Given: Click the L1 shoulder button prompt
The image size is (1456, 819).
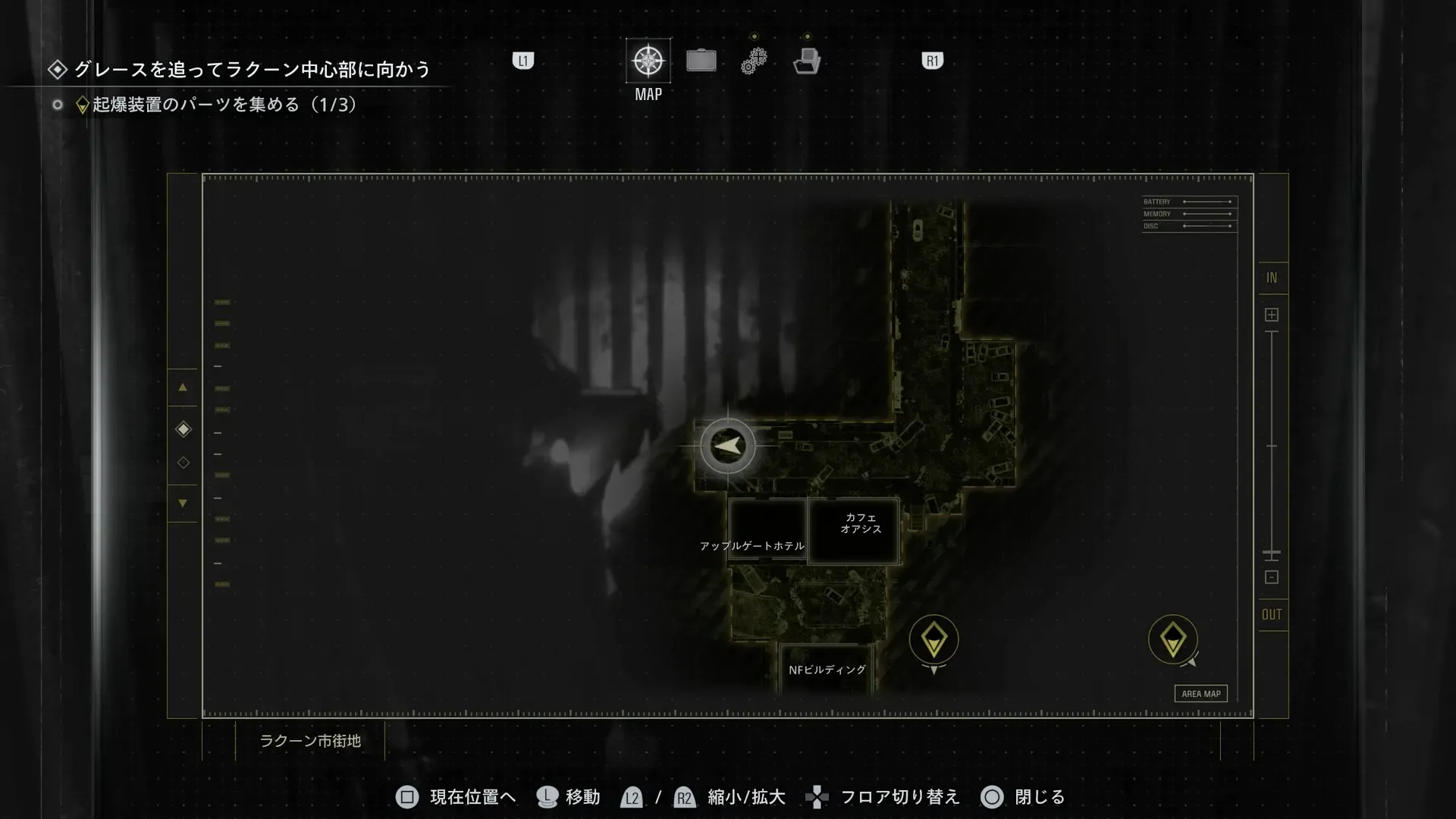Looking at the screenshot, I should tap(522, 60).
